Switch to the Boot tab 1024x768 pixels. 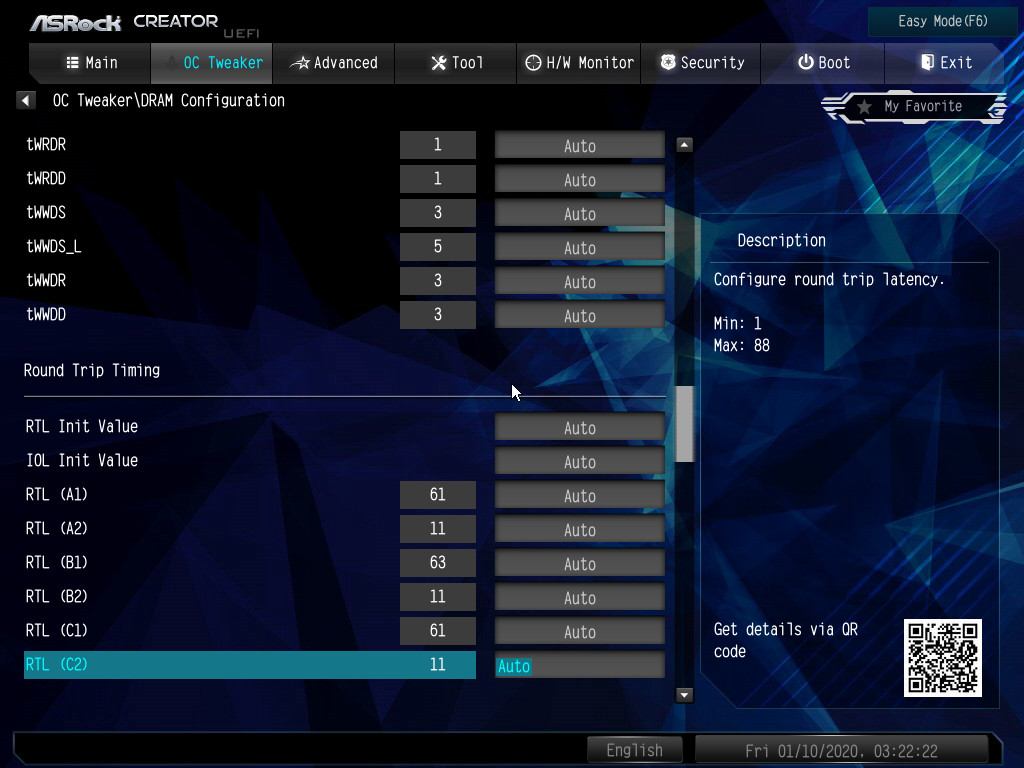point(823,63)
